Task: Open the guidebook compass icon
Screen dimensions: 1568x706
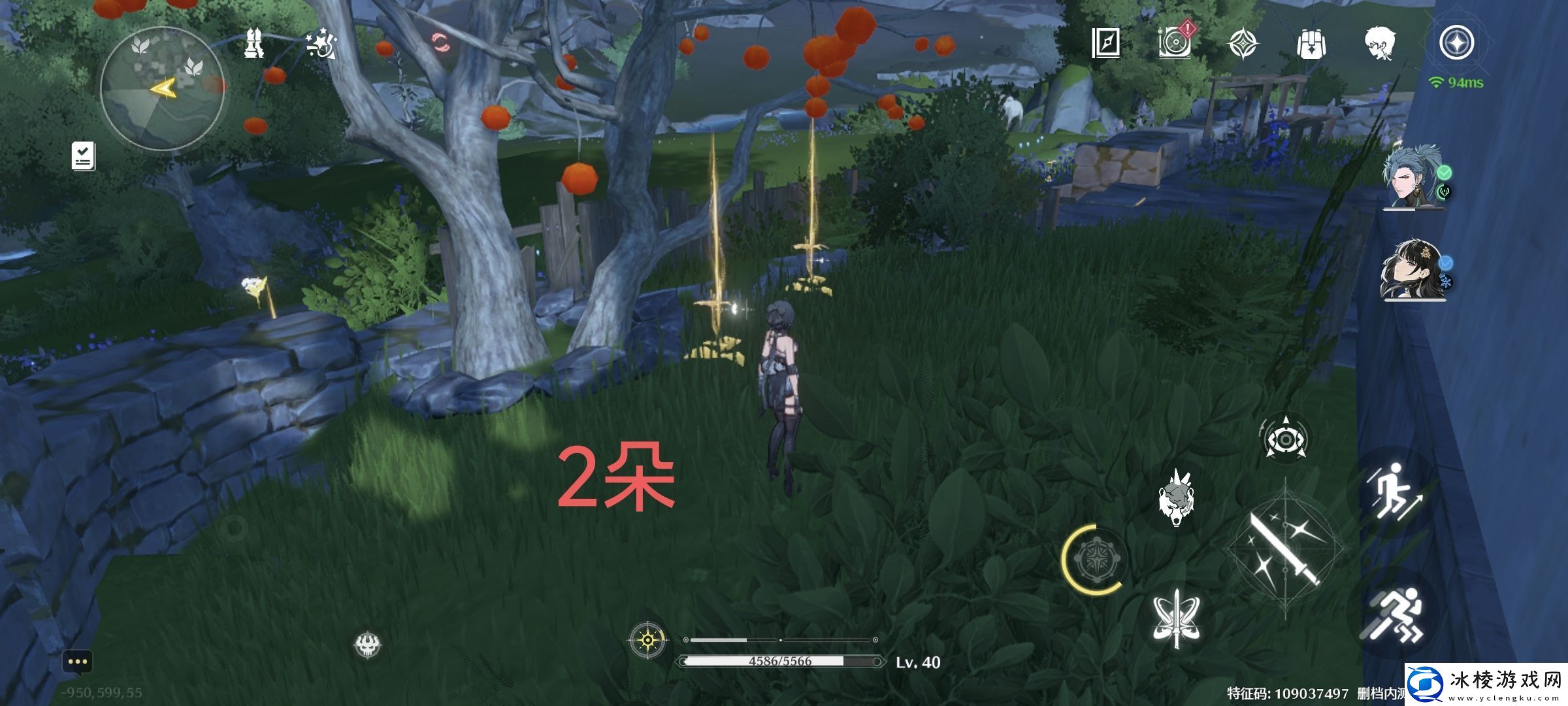Action: (1105, 43)
